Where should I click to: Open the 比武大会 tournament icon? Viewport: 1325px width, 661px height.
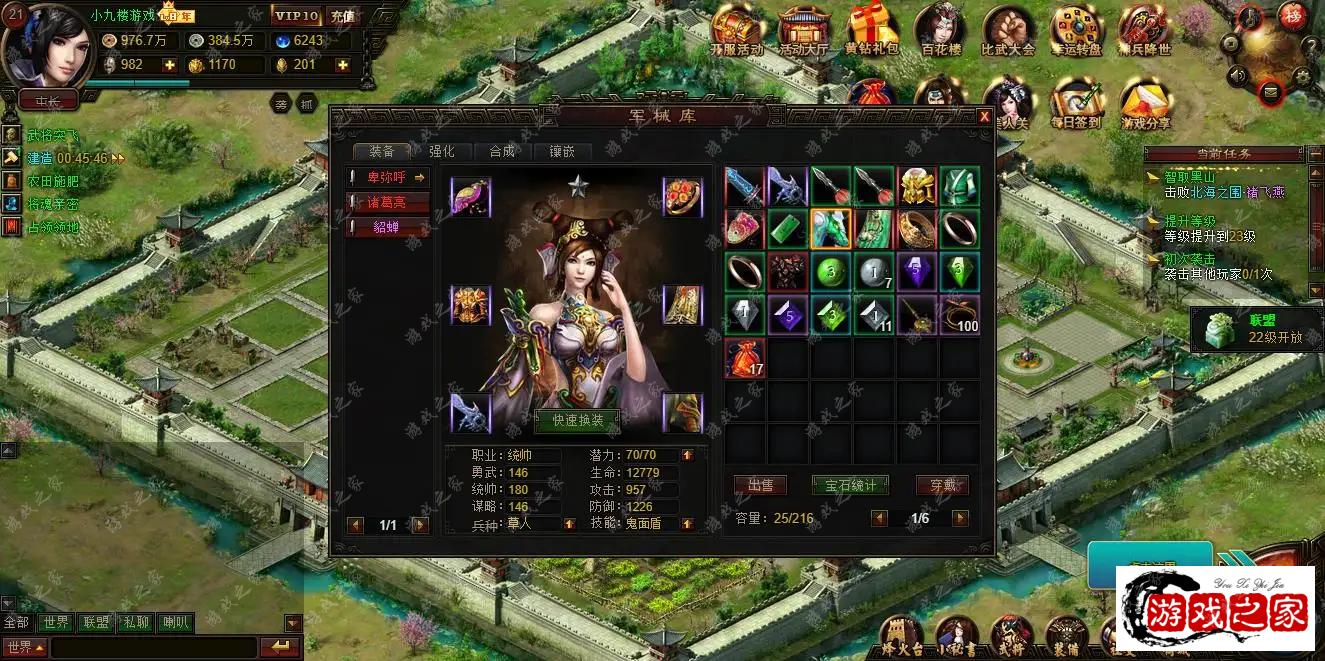(x=1007, y=31)
